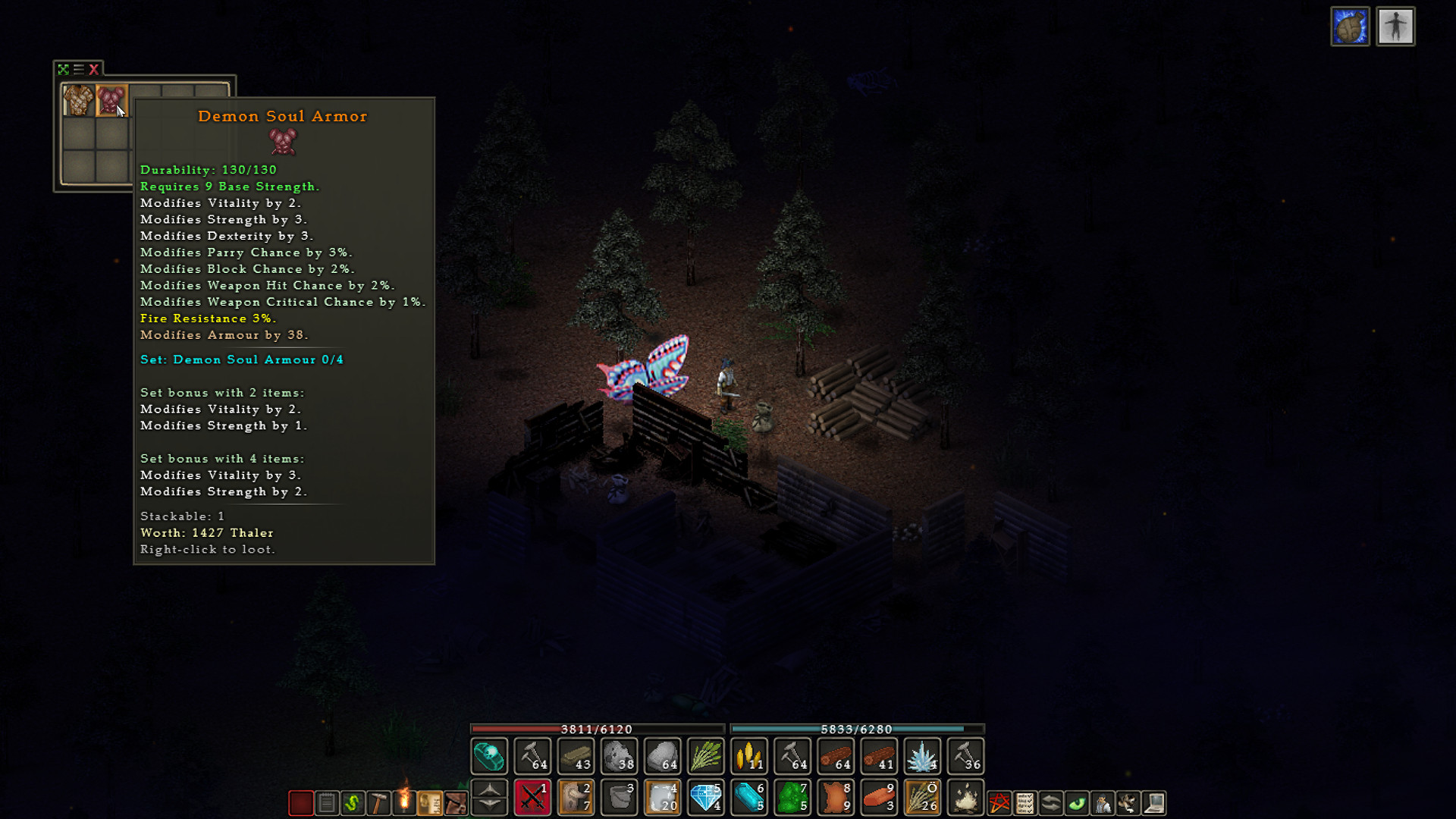Screen dimensions: 1456x819
Task: Close the loot container window
Action: (93, 69)
